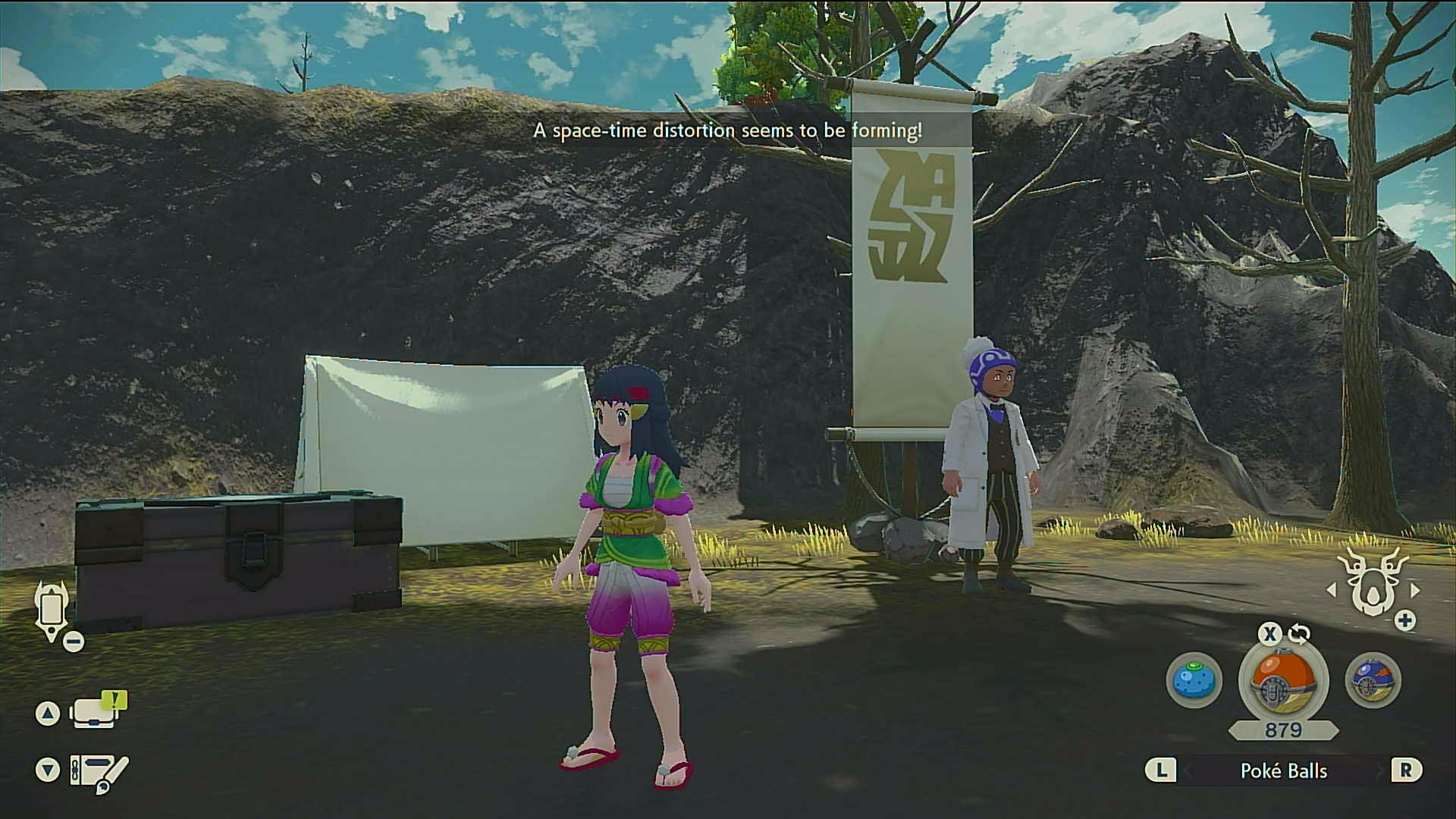Open the satchel icon with exclamation mark
The width and height of the screenshot is (1456, 819).
(96, 712)
